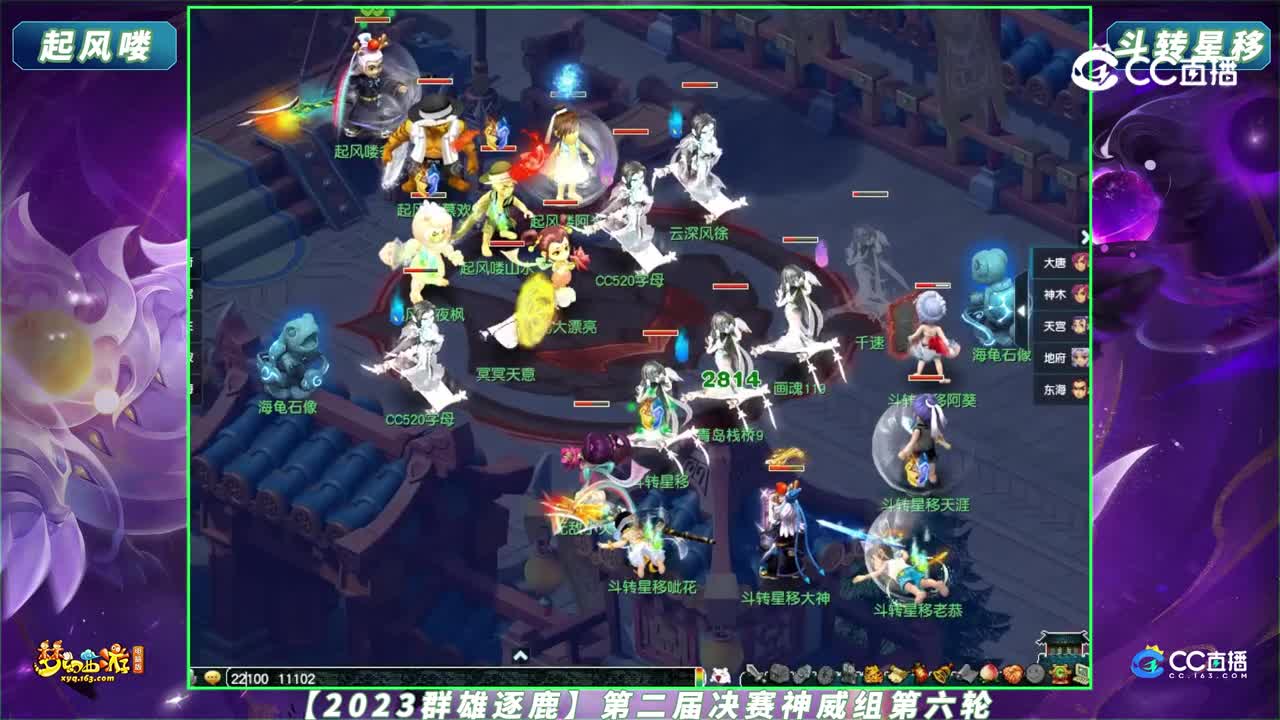Click the left-pointing arrow on the side panel
The height and width of the screenshot is (720, 1280).
[1022, 309]
